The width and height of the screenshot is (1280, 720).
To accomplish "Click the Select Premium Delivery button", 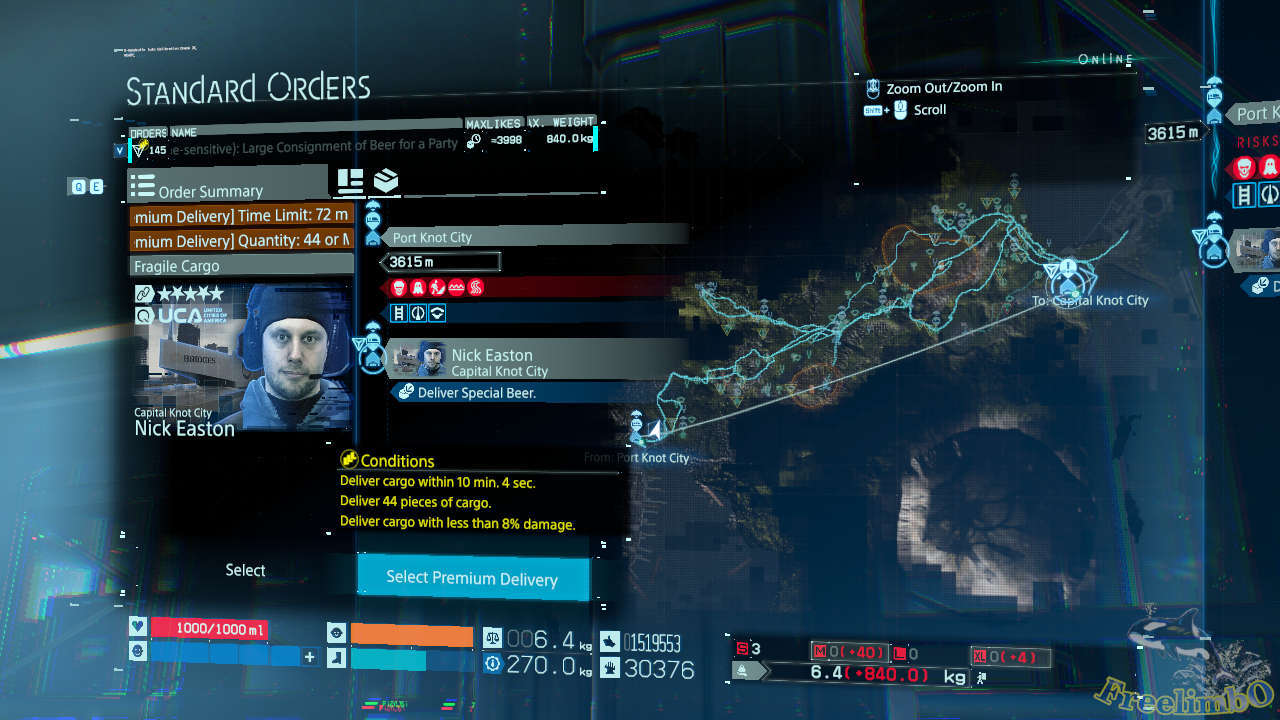I will [473, 578].
